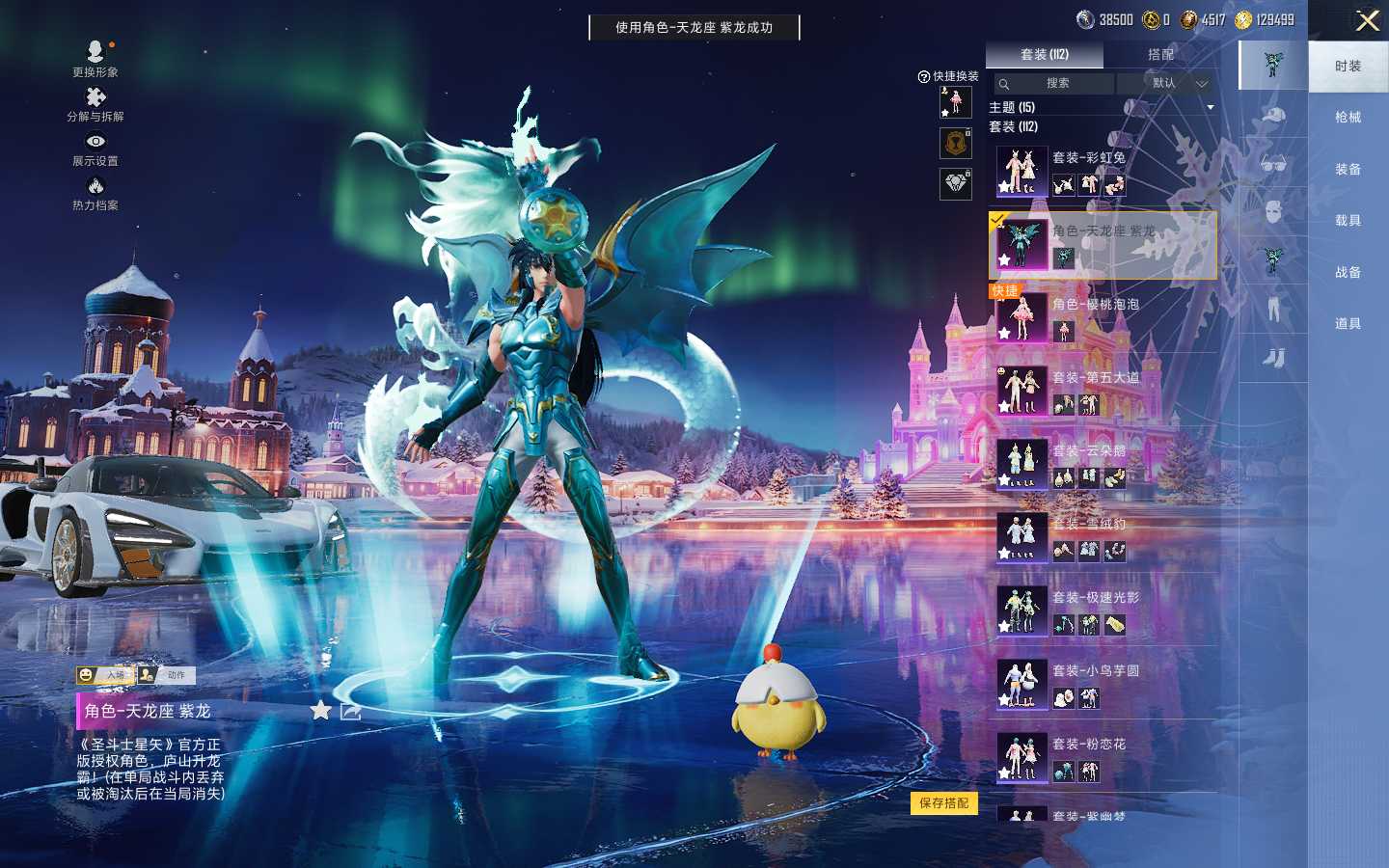Close the wardrobe screen with the X

click(1367, 21)
